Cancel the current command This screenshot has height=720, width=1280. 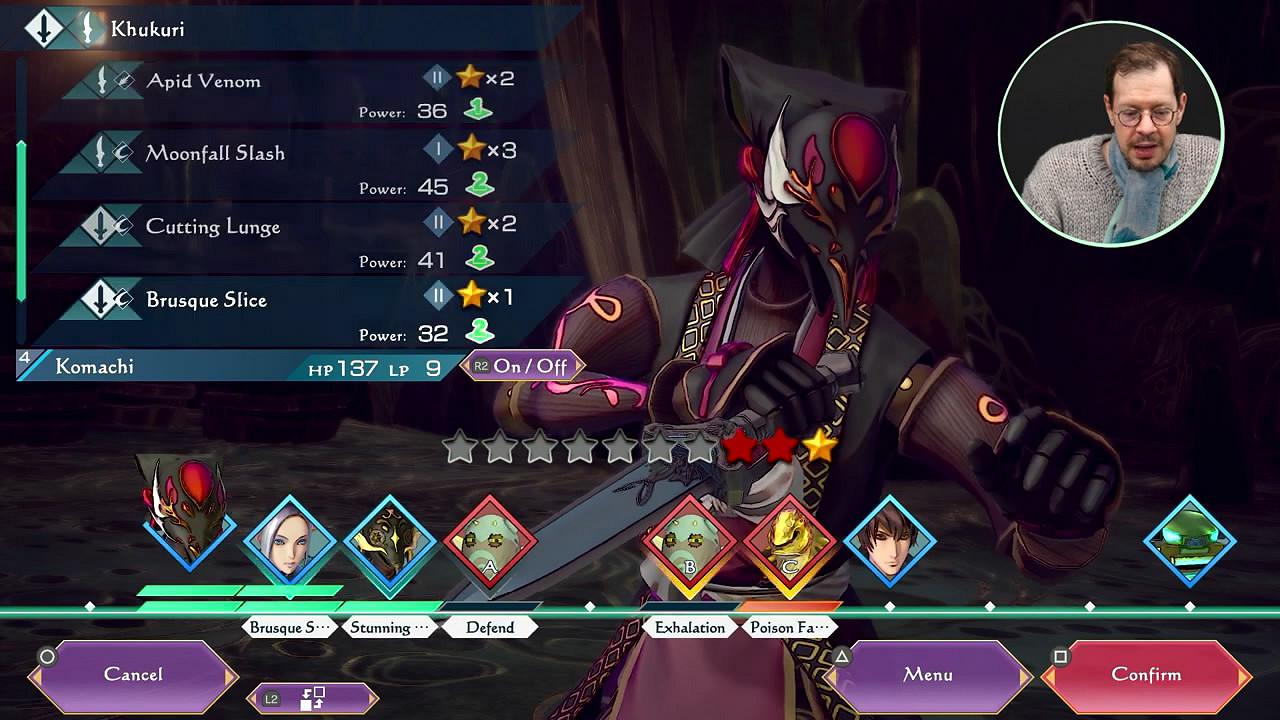[133, 675]
